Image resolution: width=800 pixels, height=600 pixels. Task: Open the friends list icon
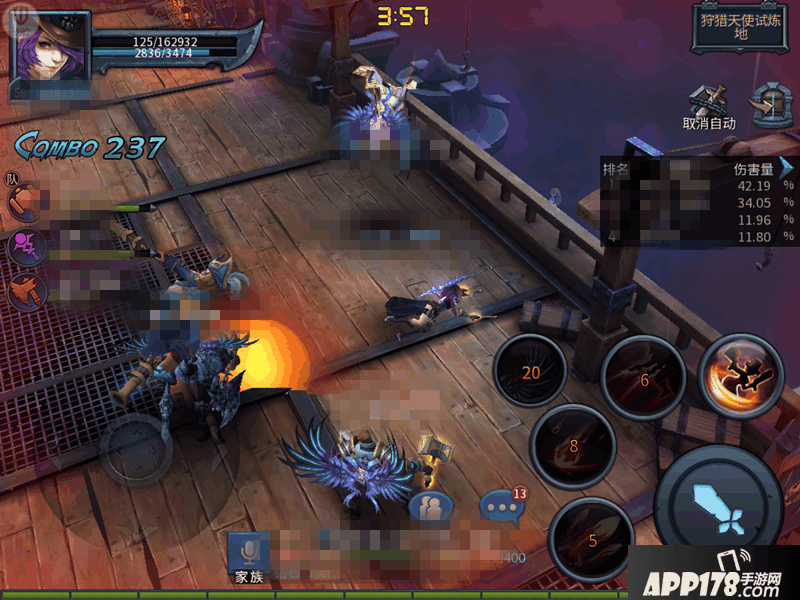click(x=431, y=507)
